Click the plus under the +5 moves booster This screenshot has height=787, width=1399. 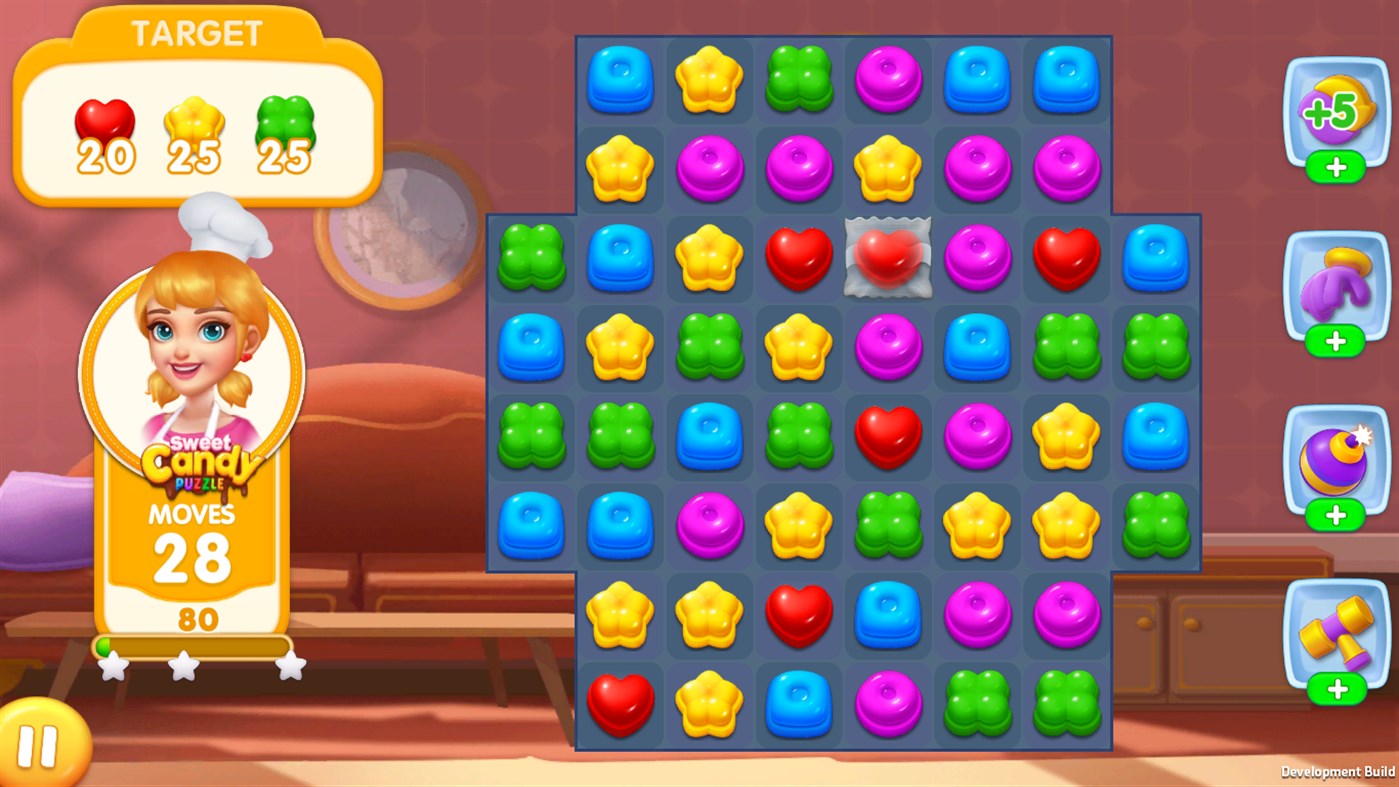(x=1335, y=167)
